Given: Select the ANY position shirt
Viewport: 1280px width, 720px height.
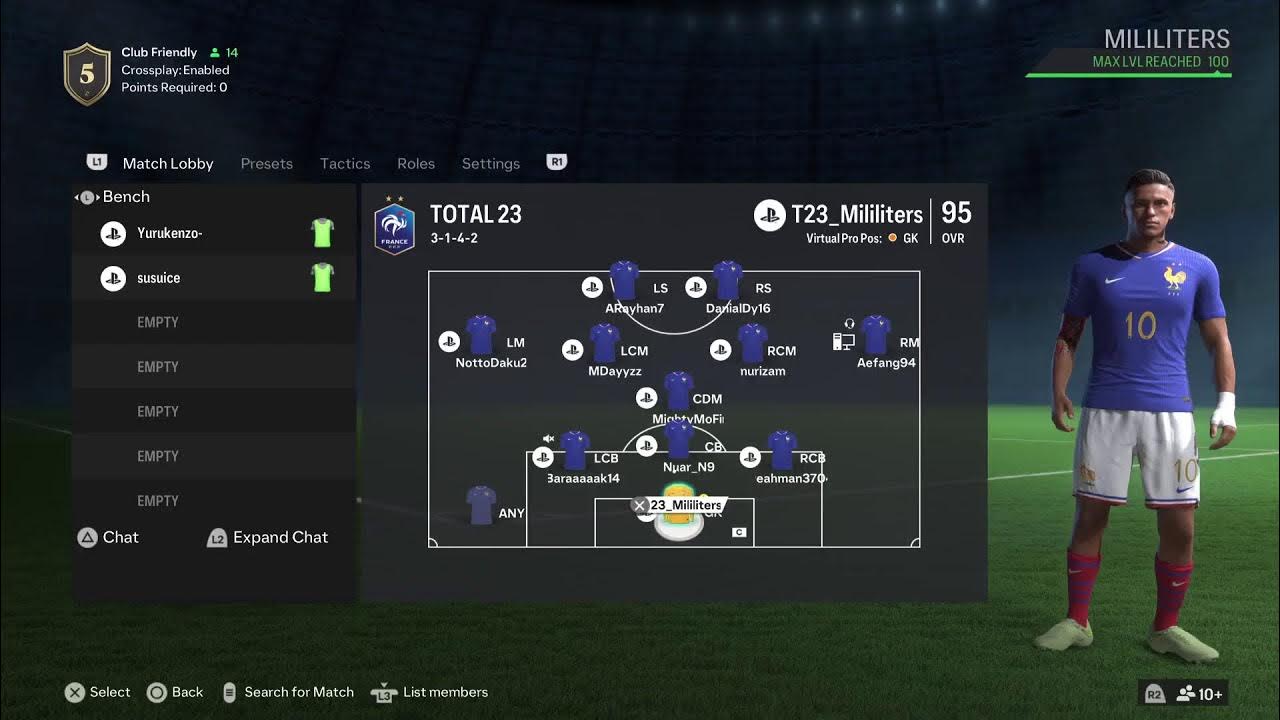Looking at the screenshot, I should coord(481,507).
